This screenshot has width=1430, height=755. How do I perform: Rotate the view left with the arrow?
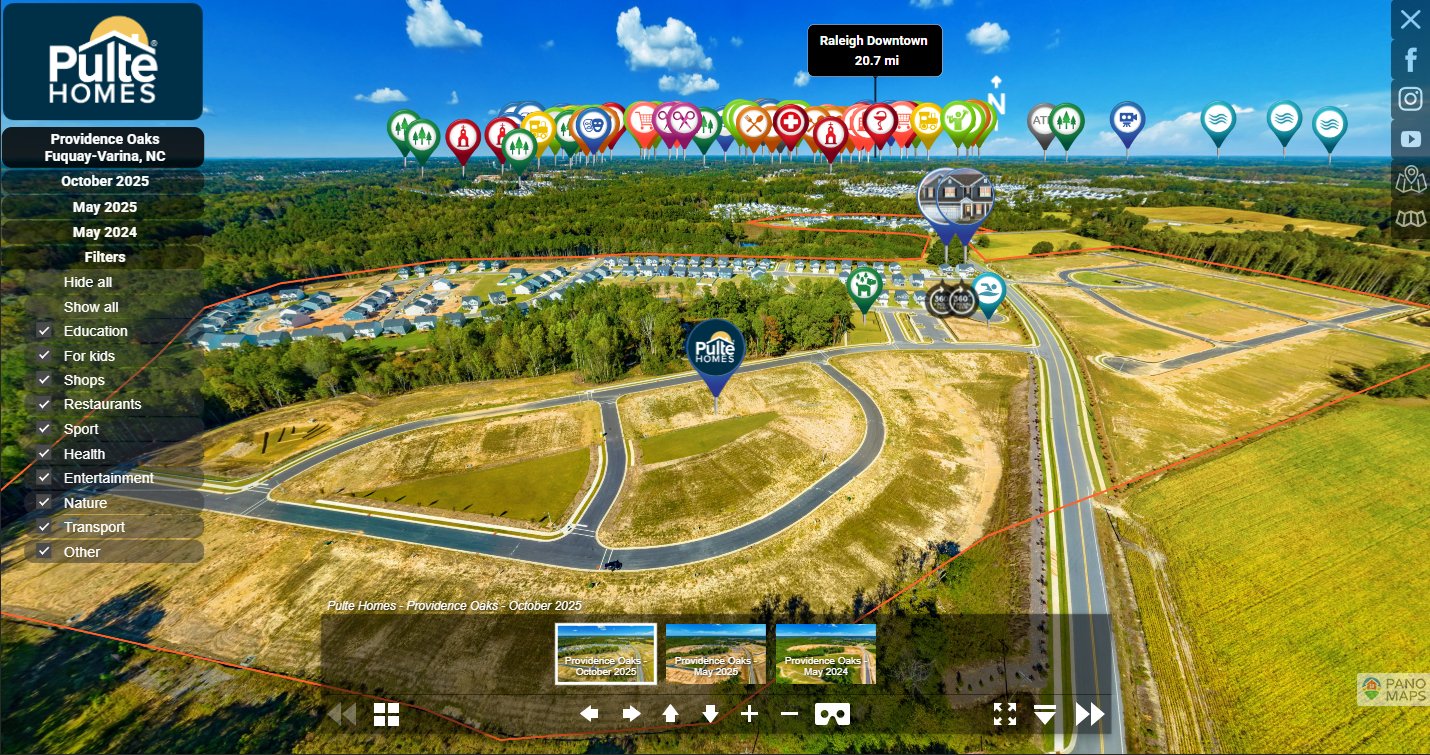tap(590, 714)
